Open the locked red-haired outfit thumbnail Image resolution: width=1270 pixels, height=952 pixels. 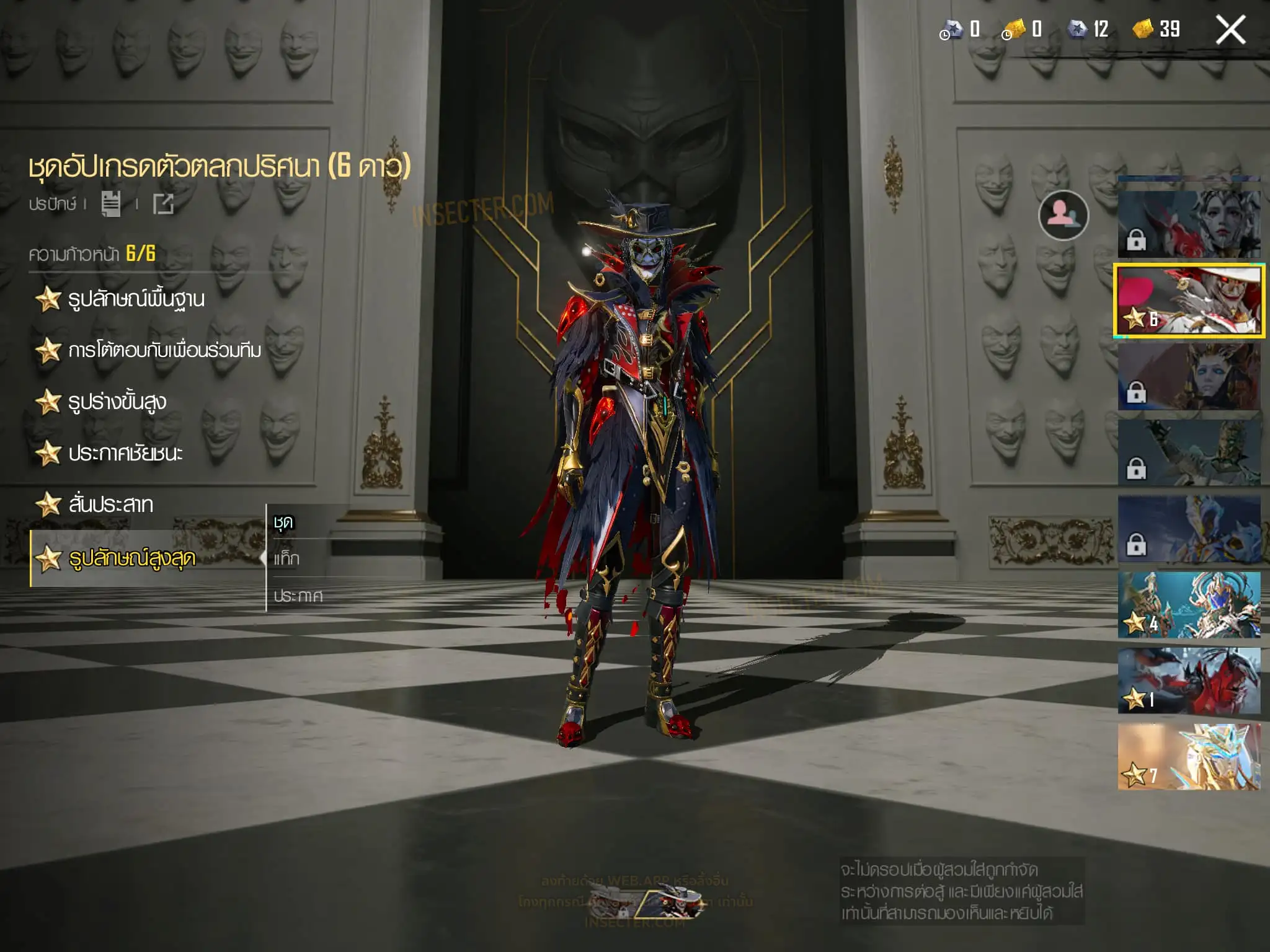click(x=1189, y=224)
